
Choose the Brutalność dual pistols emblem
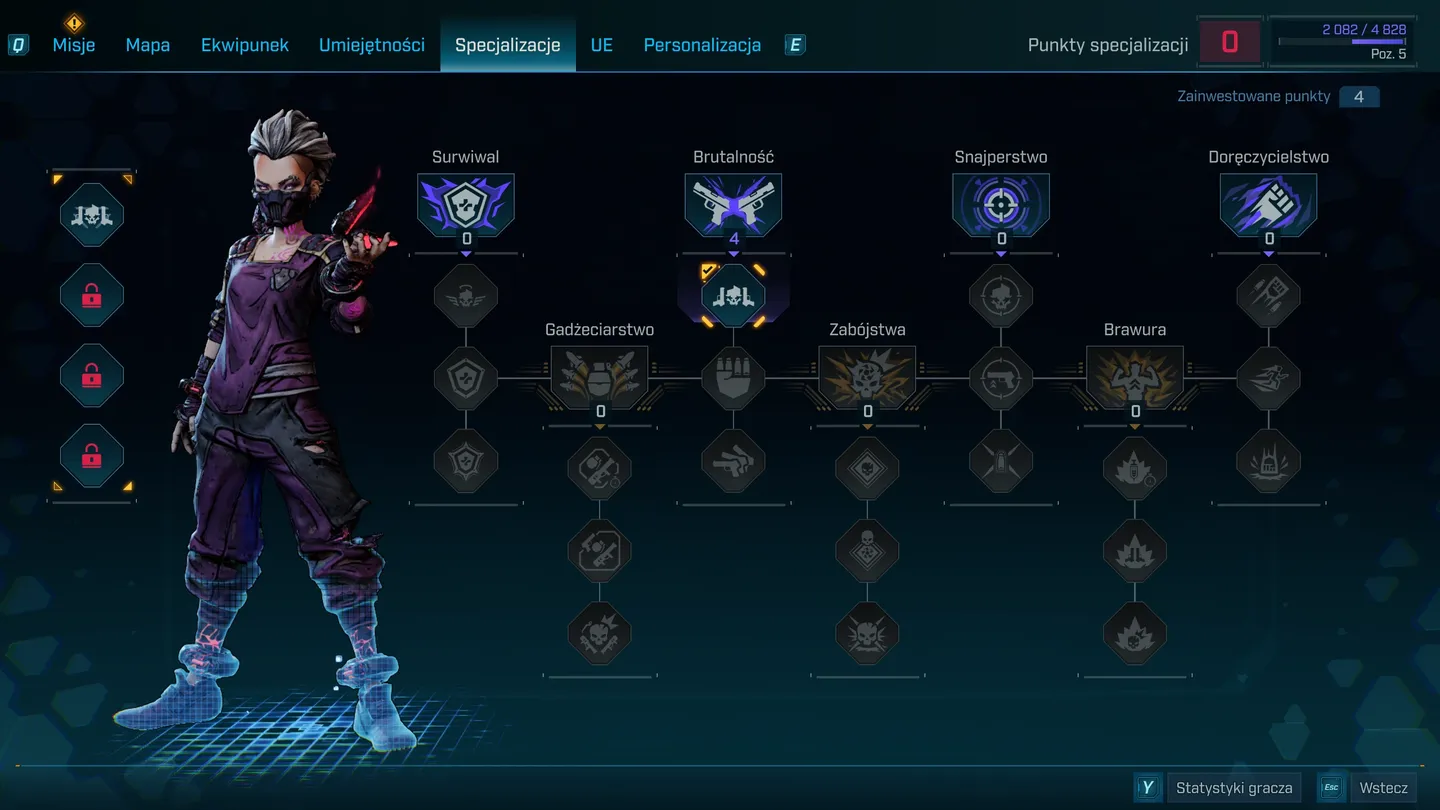pos(733,204)
